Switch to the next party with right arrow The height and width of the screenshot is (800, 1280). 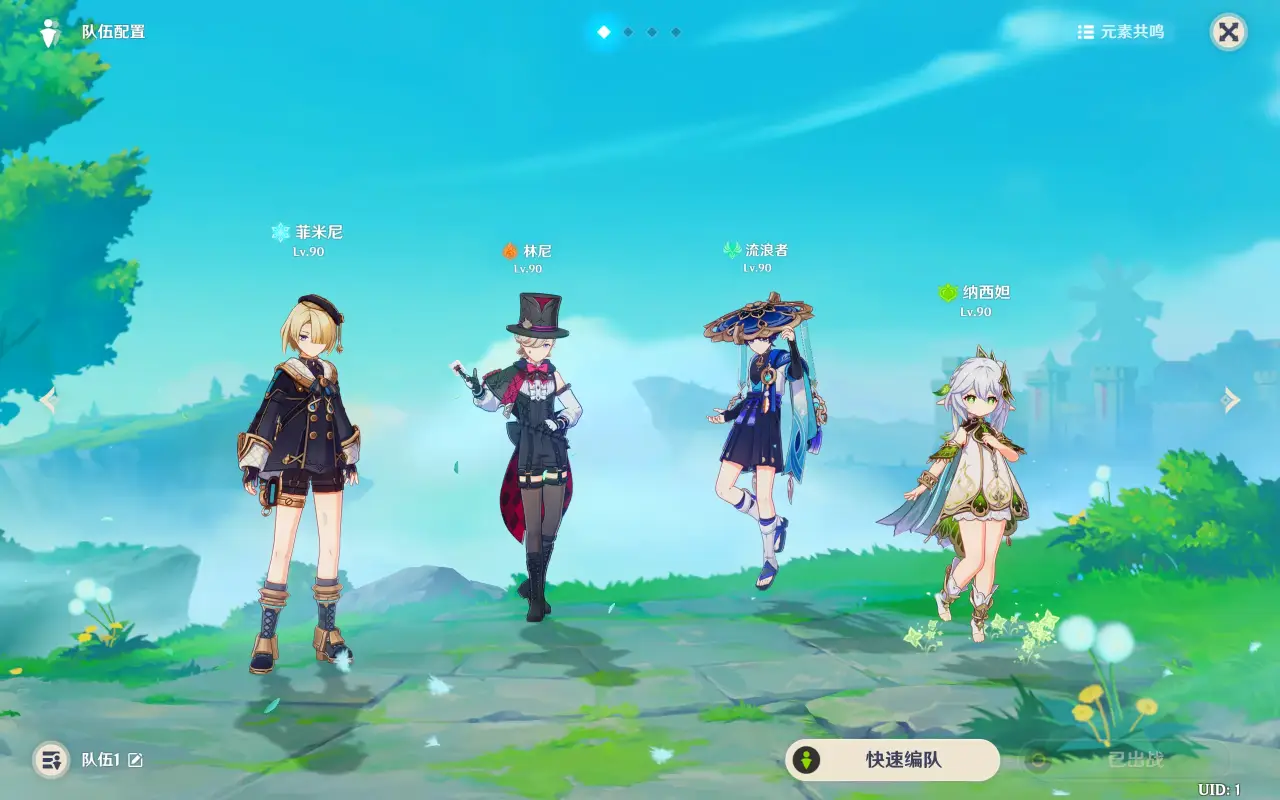(1230, 400)
